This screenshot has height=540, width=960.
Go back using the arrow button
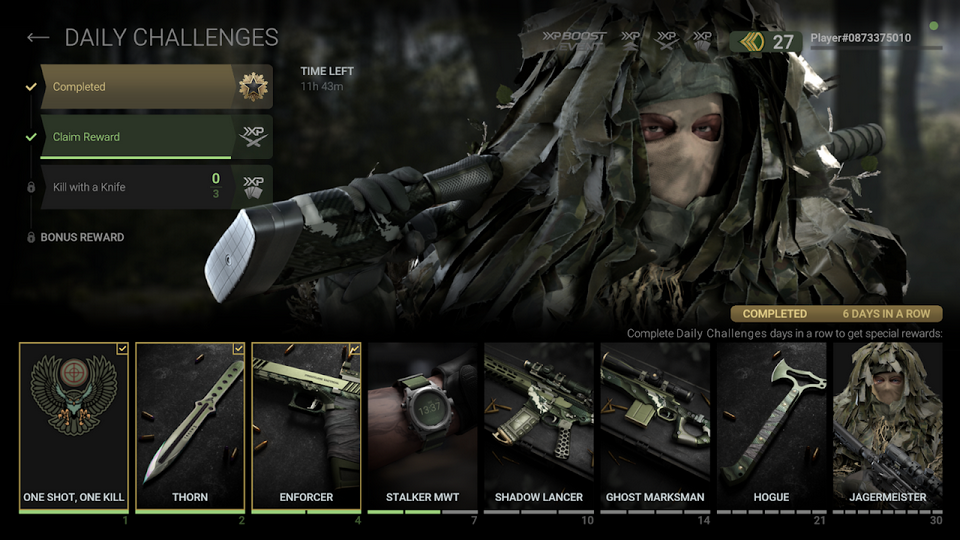pos(38,38)
